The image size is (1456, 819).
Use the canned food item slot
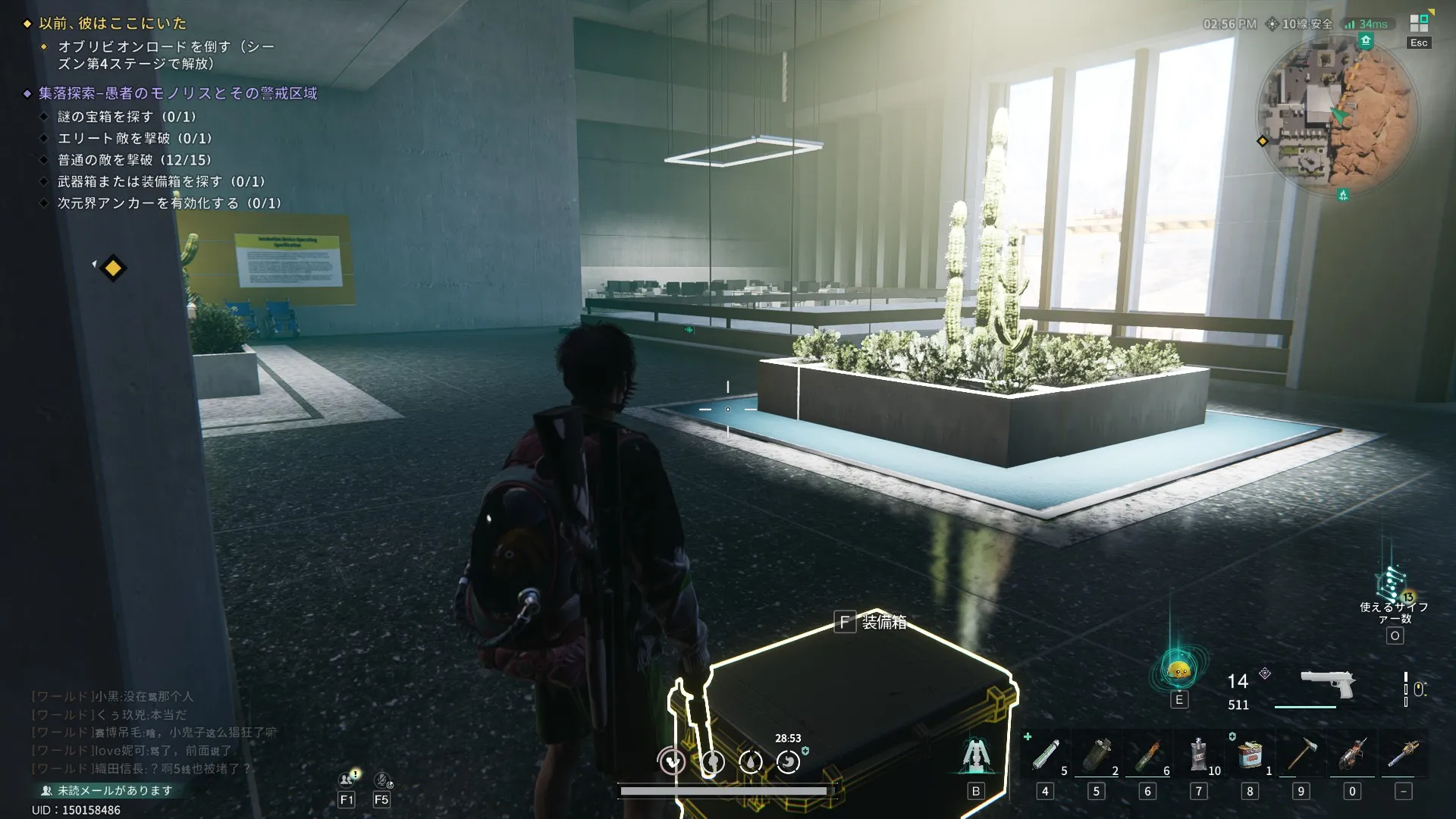pos(1250,755)
